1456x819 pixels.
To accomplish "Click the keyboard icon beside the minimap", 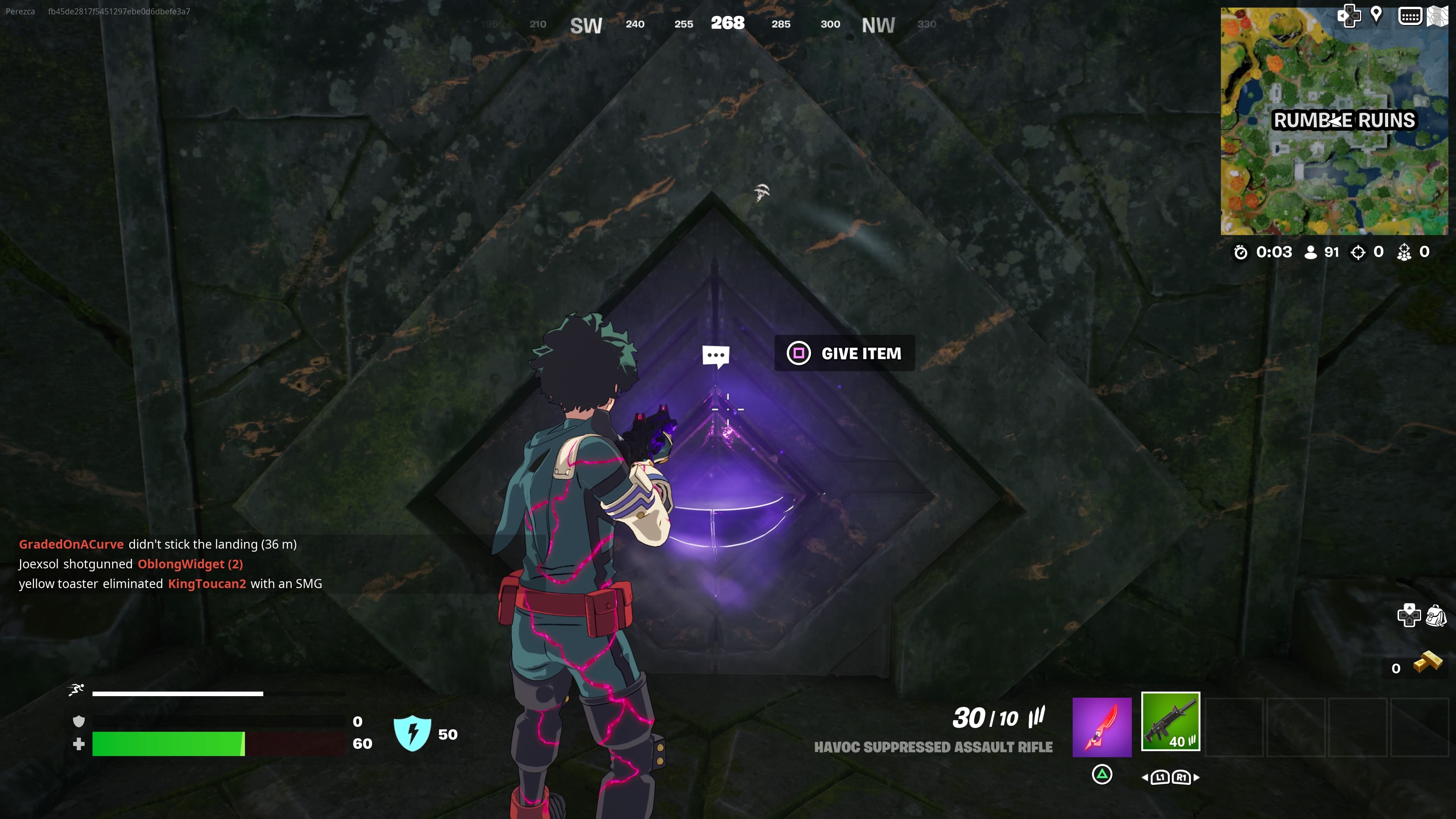I will point(1410,16).
